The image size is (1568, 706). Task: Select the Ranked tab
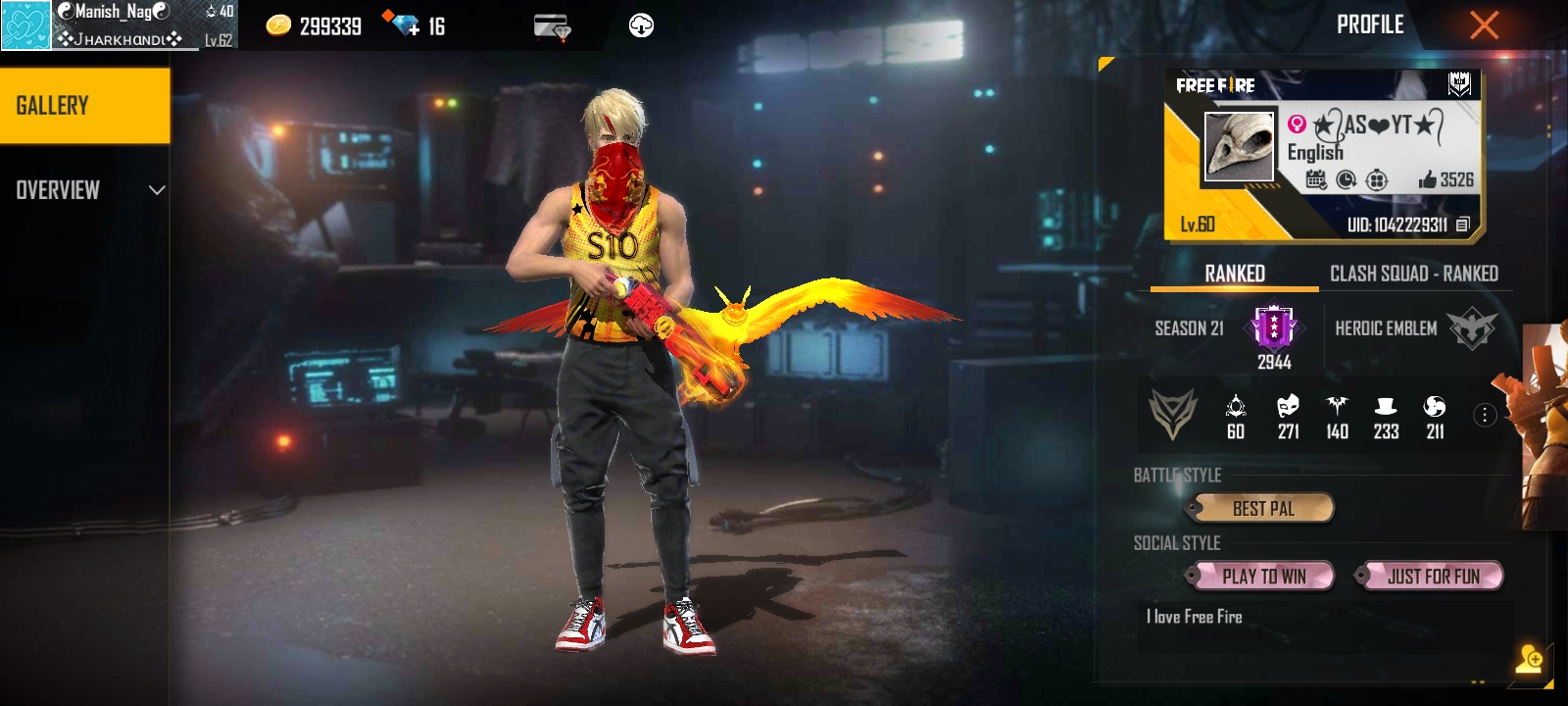tap(1234, 274)
